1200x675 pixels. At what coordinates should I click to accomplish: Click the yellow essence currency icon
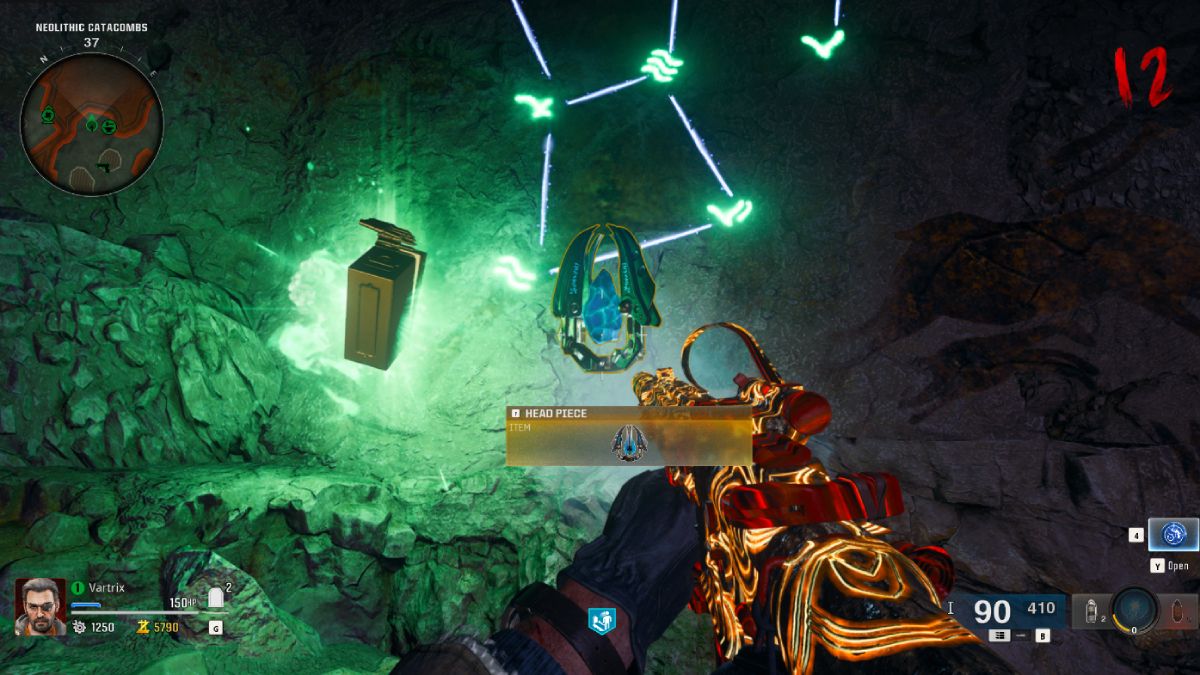tap(143, 628)
